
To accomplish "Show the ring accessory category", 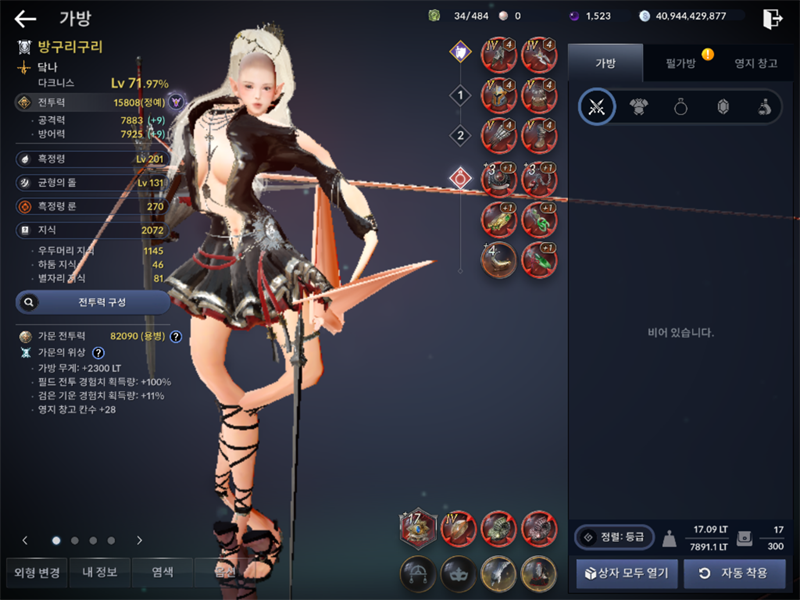I will (680, 107).
